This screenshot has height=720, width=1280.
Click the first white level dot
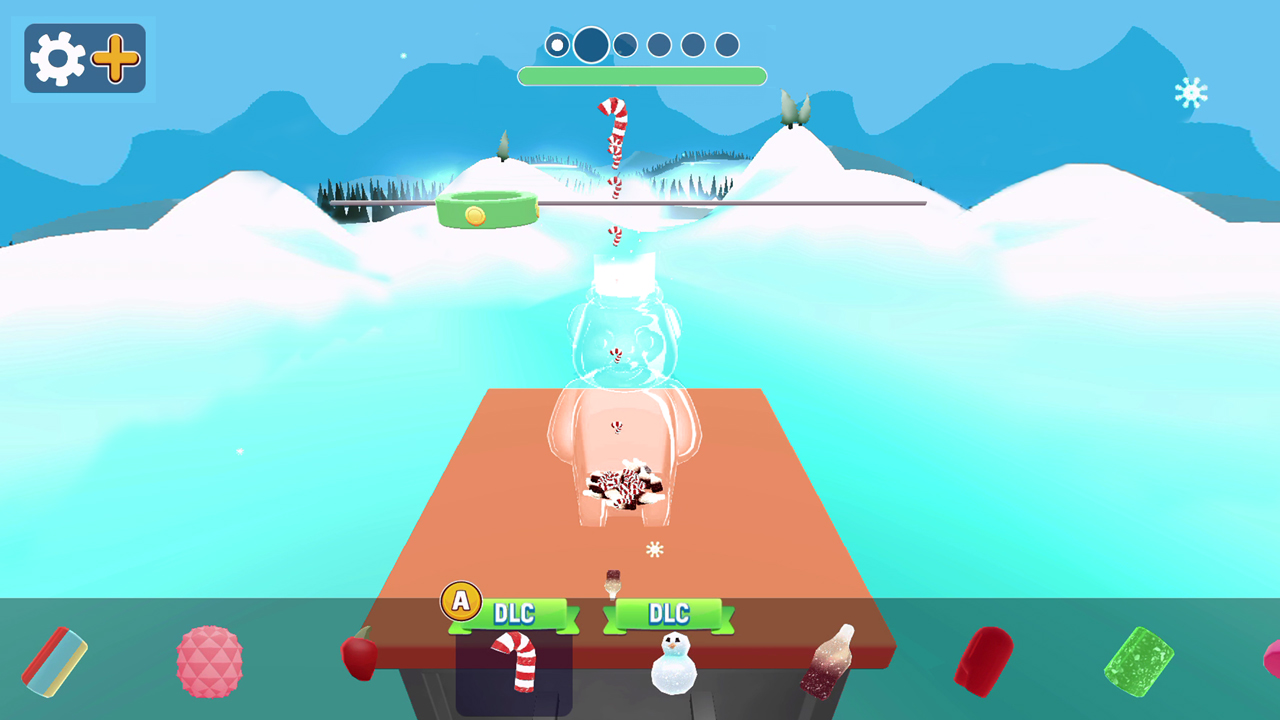click(x=556, y=44)
